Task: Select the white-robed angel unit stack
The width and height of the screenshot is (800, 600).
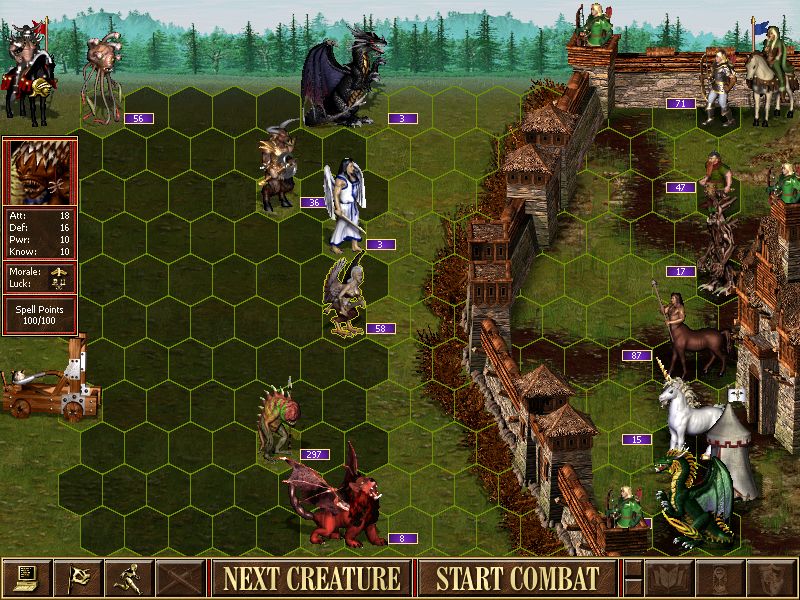Action: (347, 205)
